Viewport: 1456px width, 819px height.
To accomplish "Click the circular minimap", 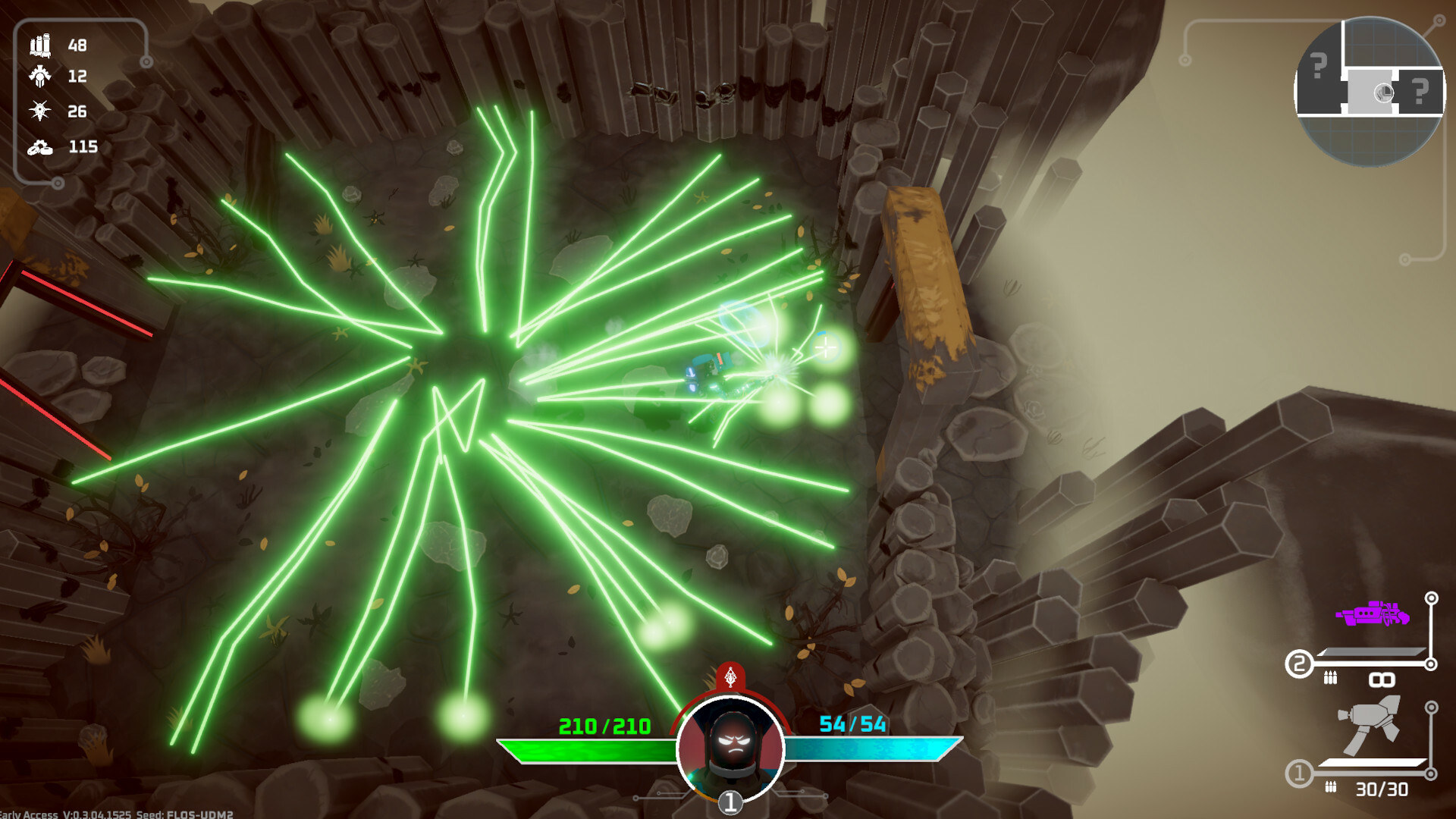I will click(1369, 91).
